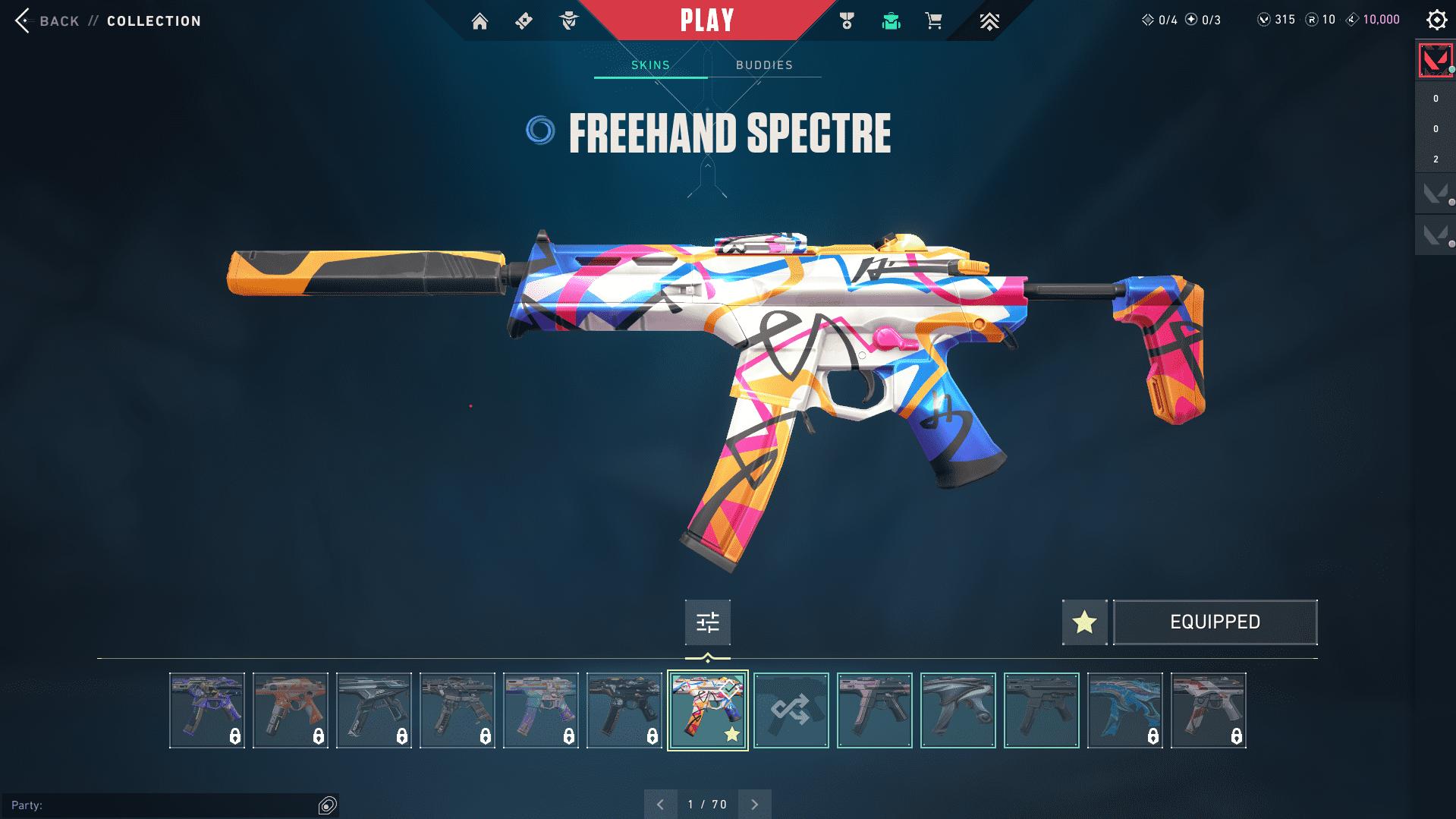
Task: Open the home screen icon
Action: click(480, 21)
